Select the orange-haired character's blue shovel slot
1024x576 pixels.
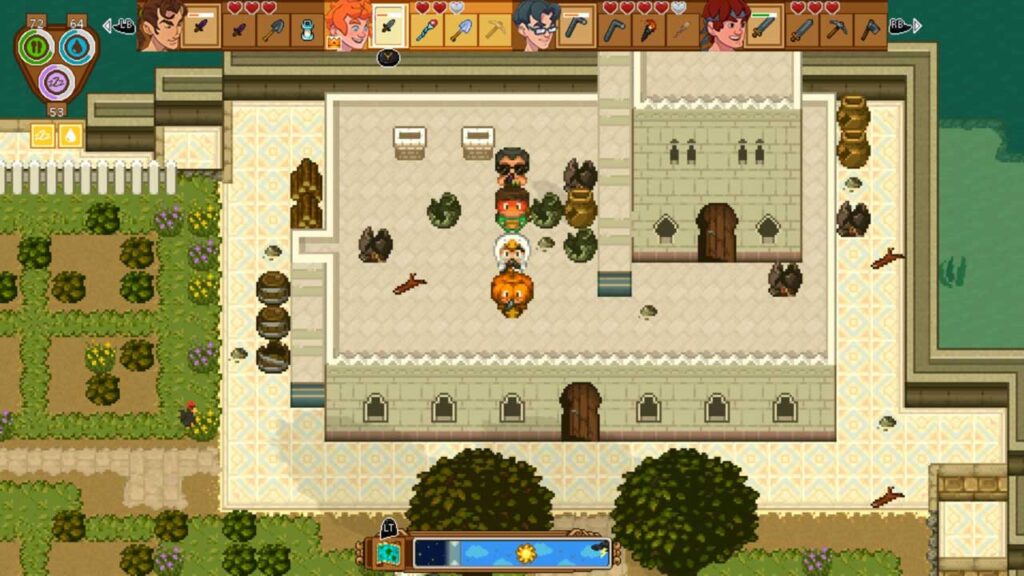coord(460,30)
